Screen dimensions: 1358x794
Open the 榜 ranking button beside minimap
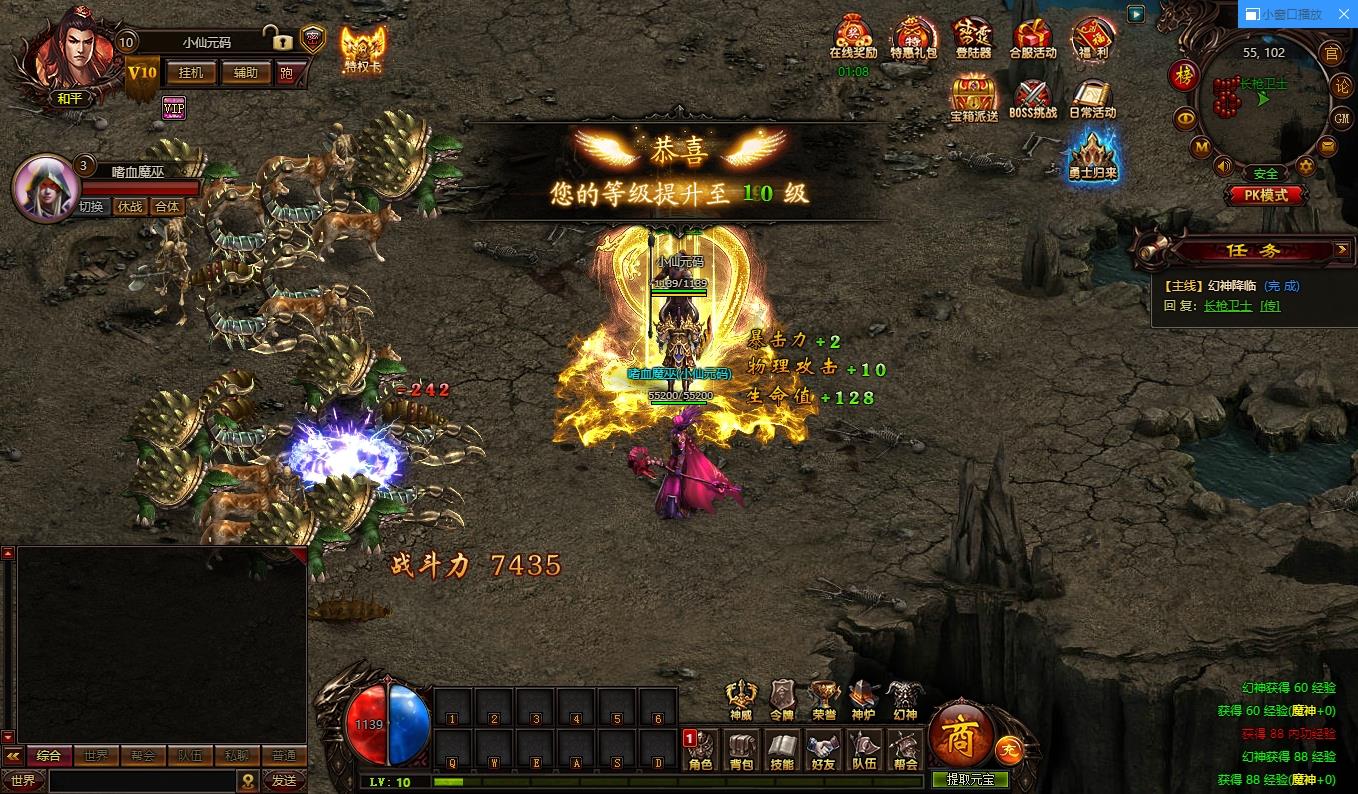[1185, 76]
